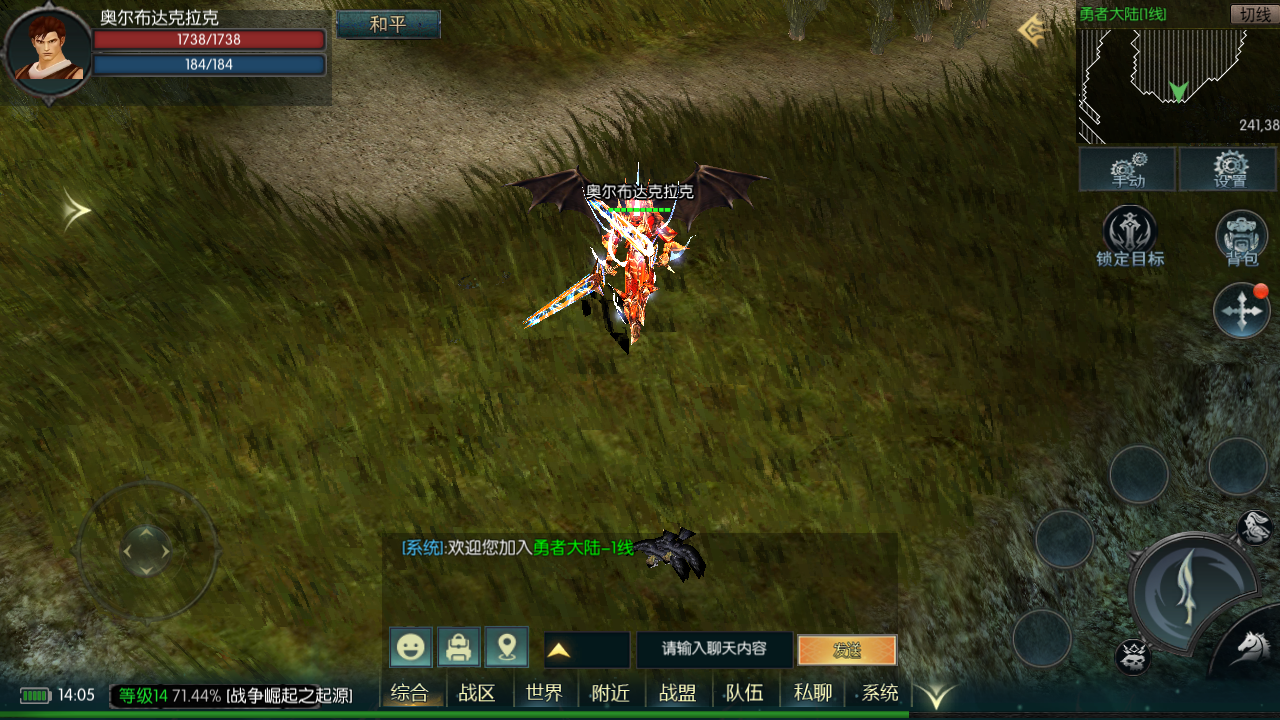Select the 战盟 chat tab
This screenshot has height=720, width=1280.
point(678,693)
